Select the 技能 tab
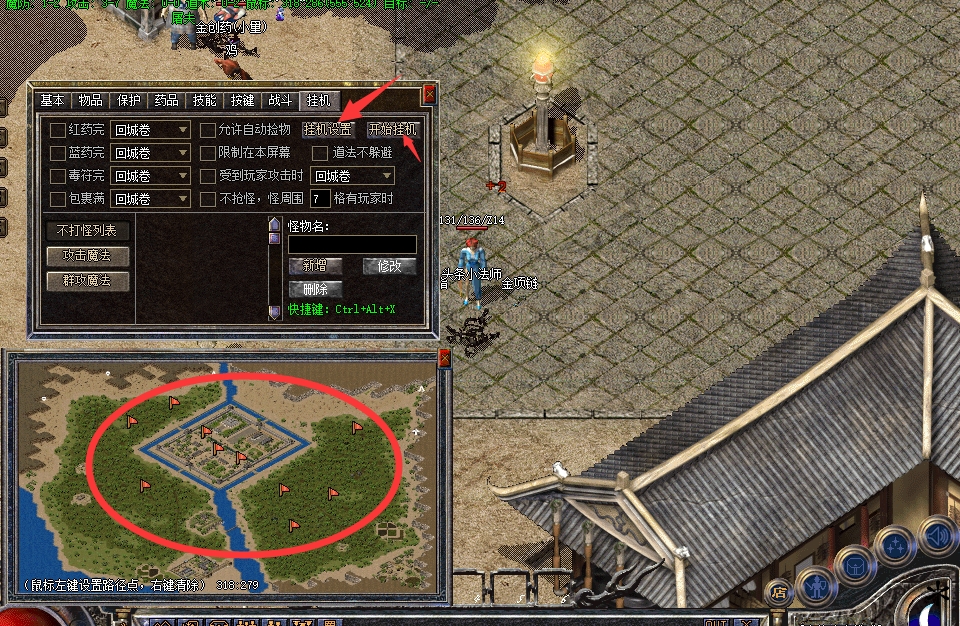The width and height of the screenshot is (960, 626). pos(204,100)
